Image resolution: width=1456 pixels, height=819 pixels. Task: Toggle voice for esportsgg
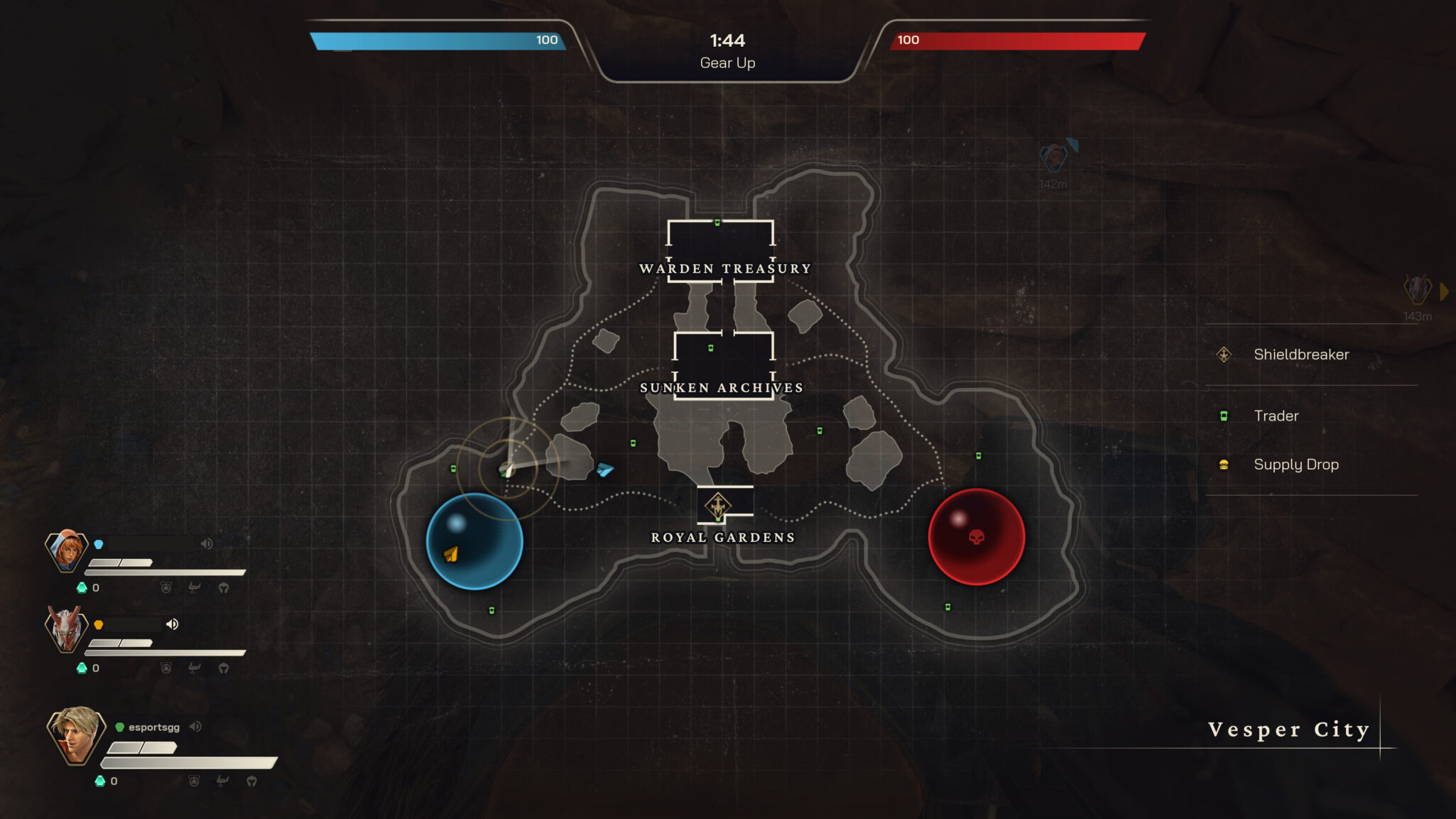tap(195, 727)
